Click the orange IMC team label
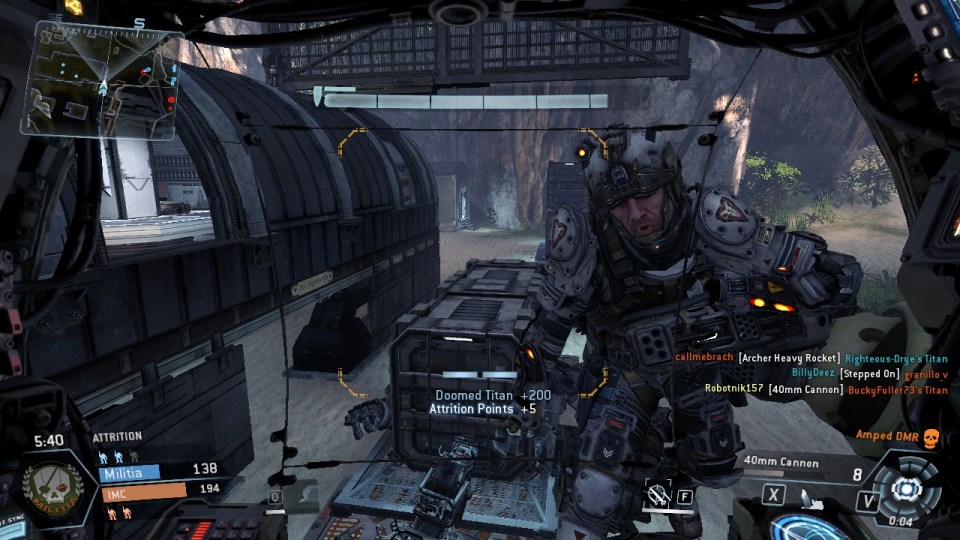 click(142, 492)
